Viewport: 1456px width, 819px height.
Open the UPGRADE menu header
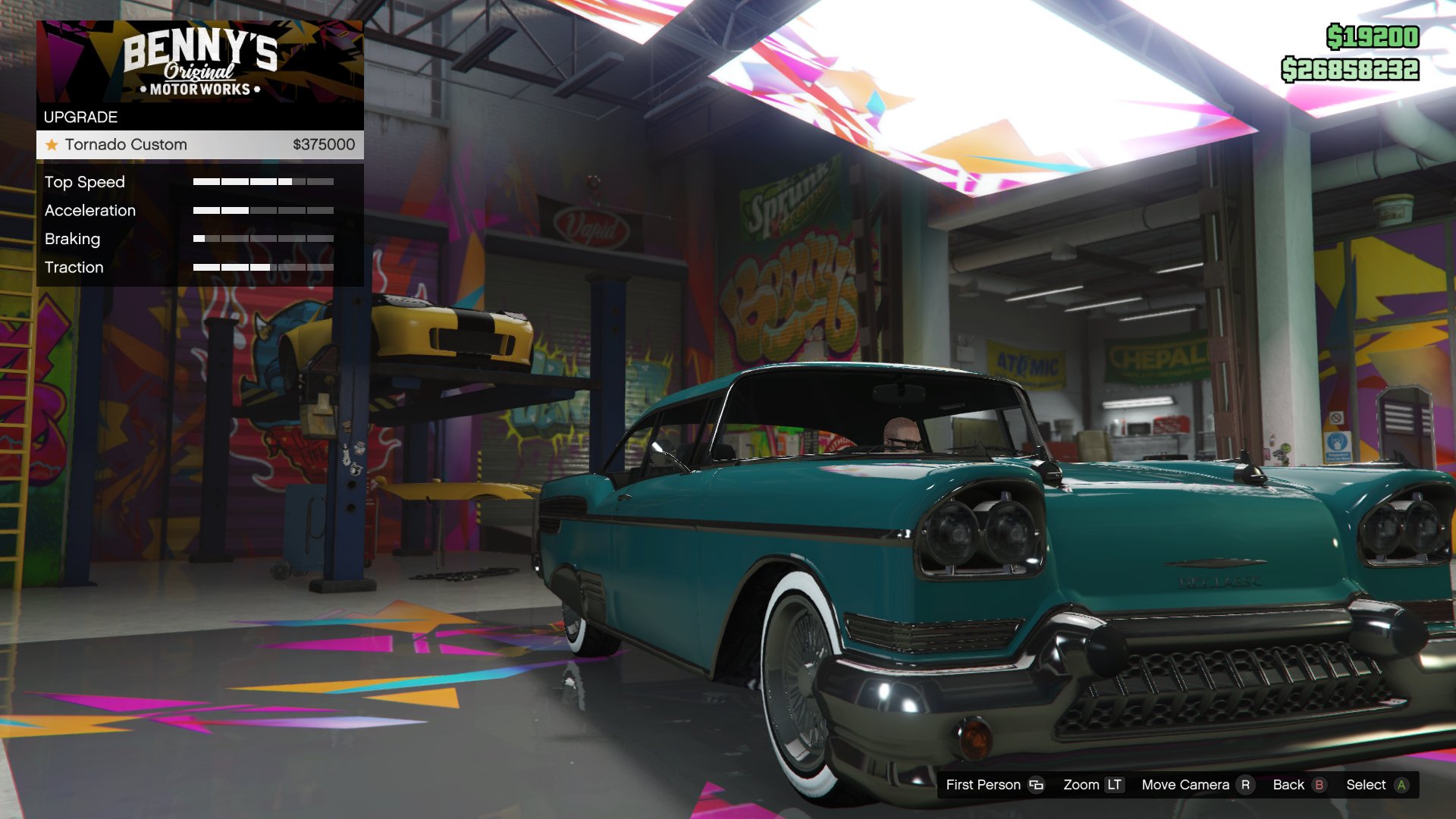point(80,117)
